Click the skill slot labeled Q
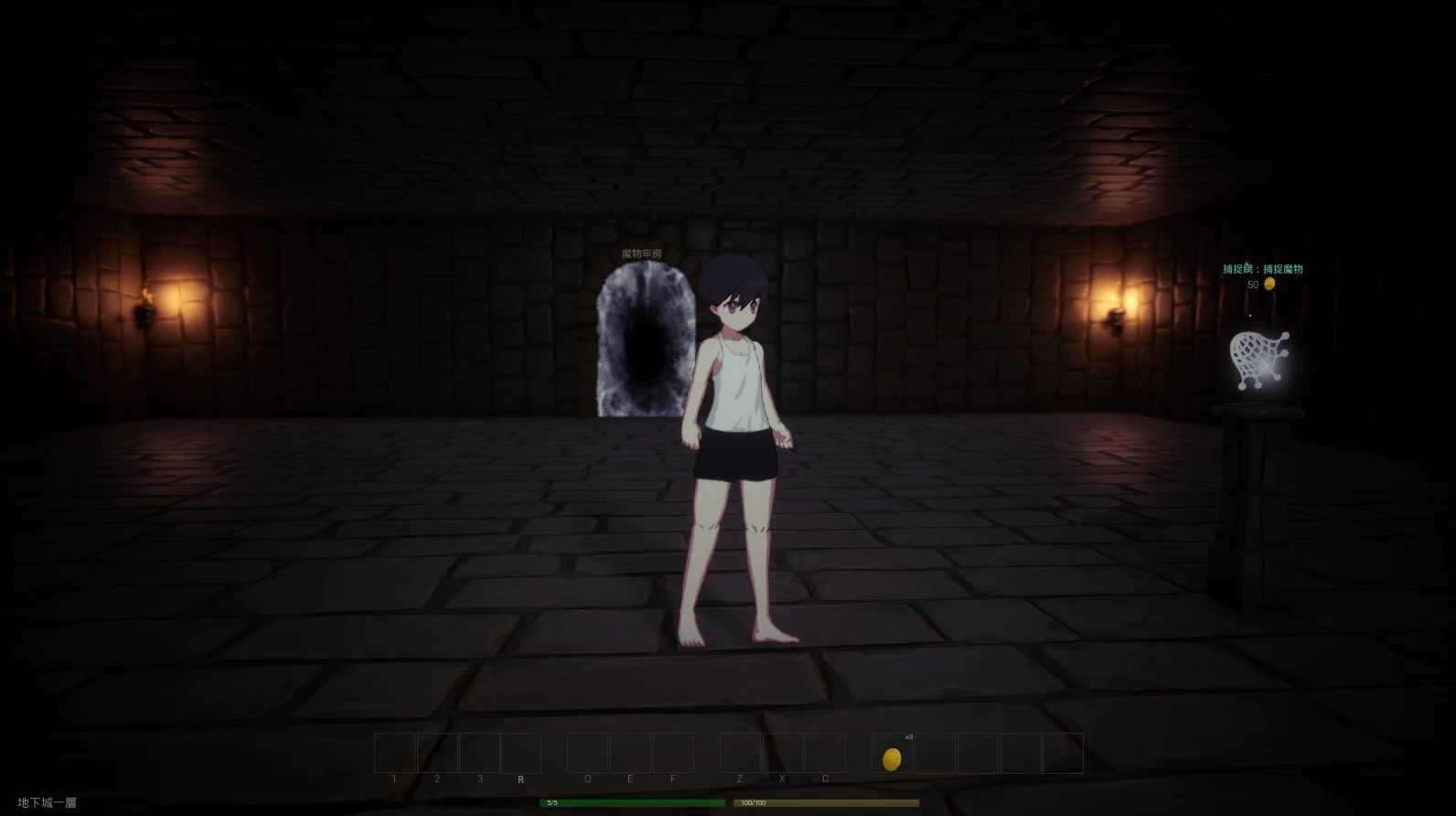 (x=587, y=754)
